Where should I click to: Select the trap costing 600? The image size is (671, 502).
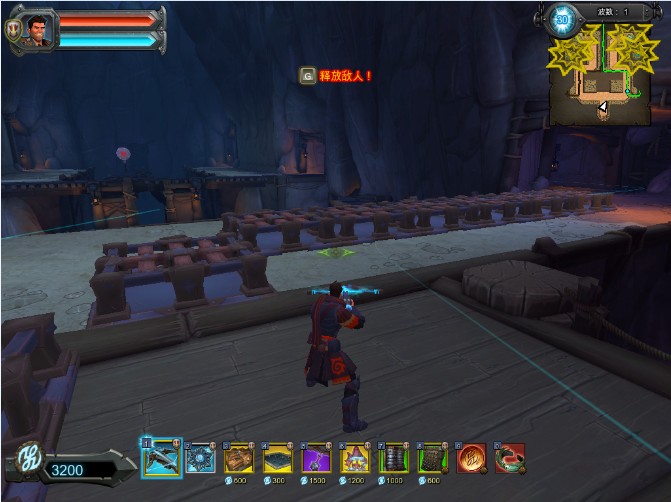(239, 458)
